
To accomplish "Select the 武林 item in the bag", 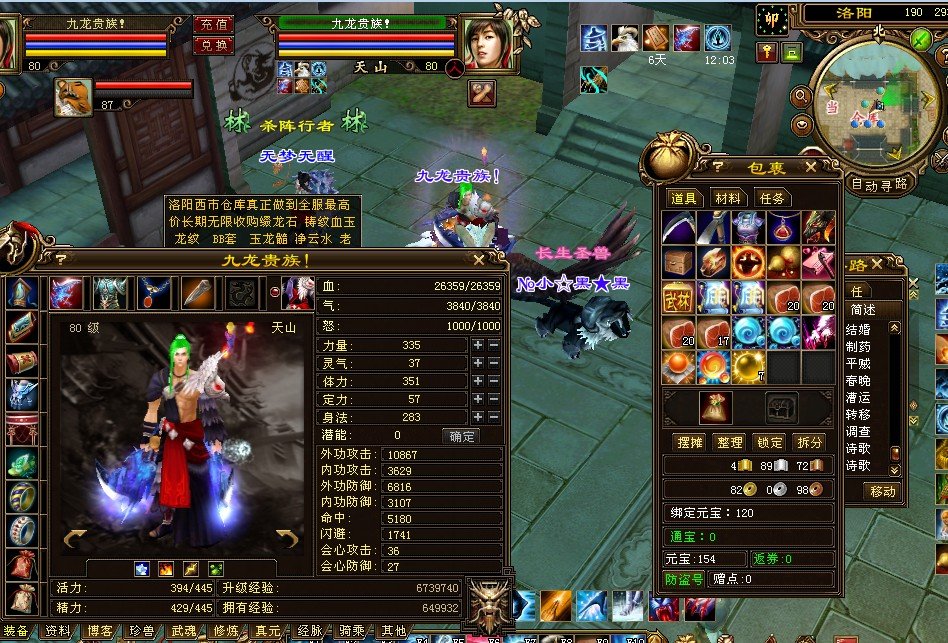I will point(677,297).
